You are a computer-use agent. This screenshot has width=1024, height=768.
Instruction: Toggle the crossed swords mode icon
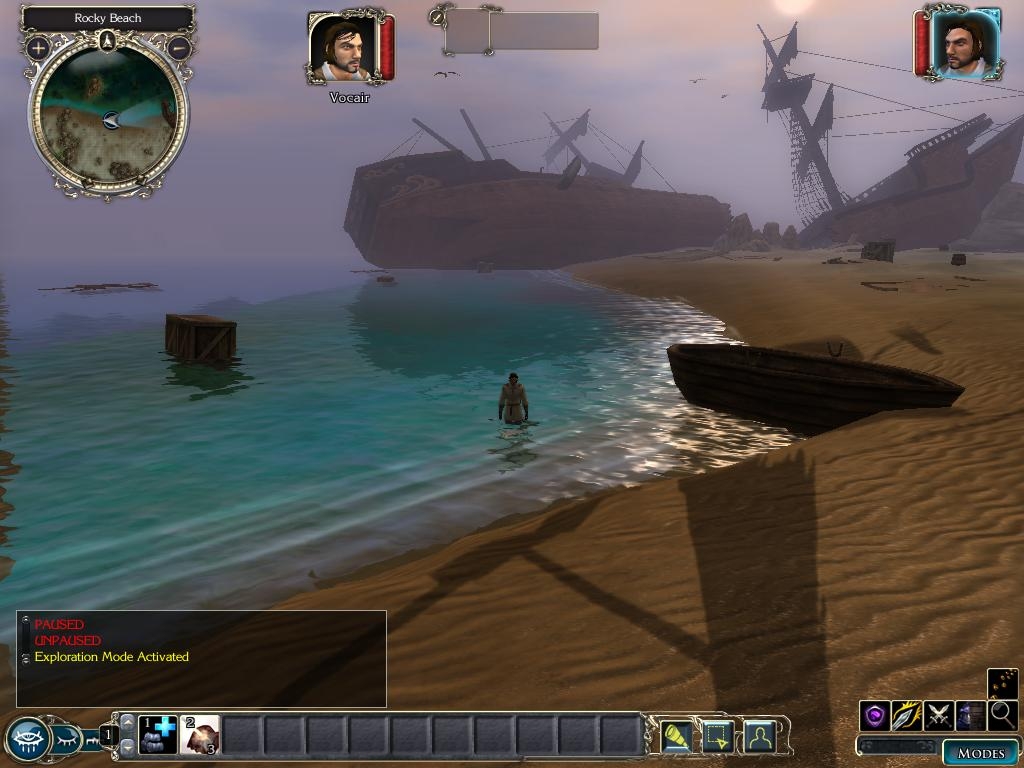(939, 716)
